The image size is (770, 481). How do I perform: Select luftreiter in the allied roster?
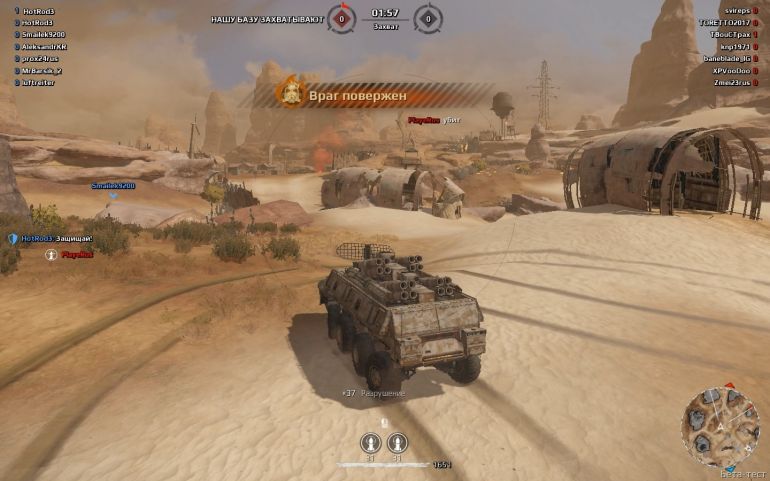tap(39, 83)
